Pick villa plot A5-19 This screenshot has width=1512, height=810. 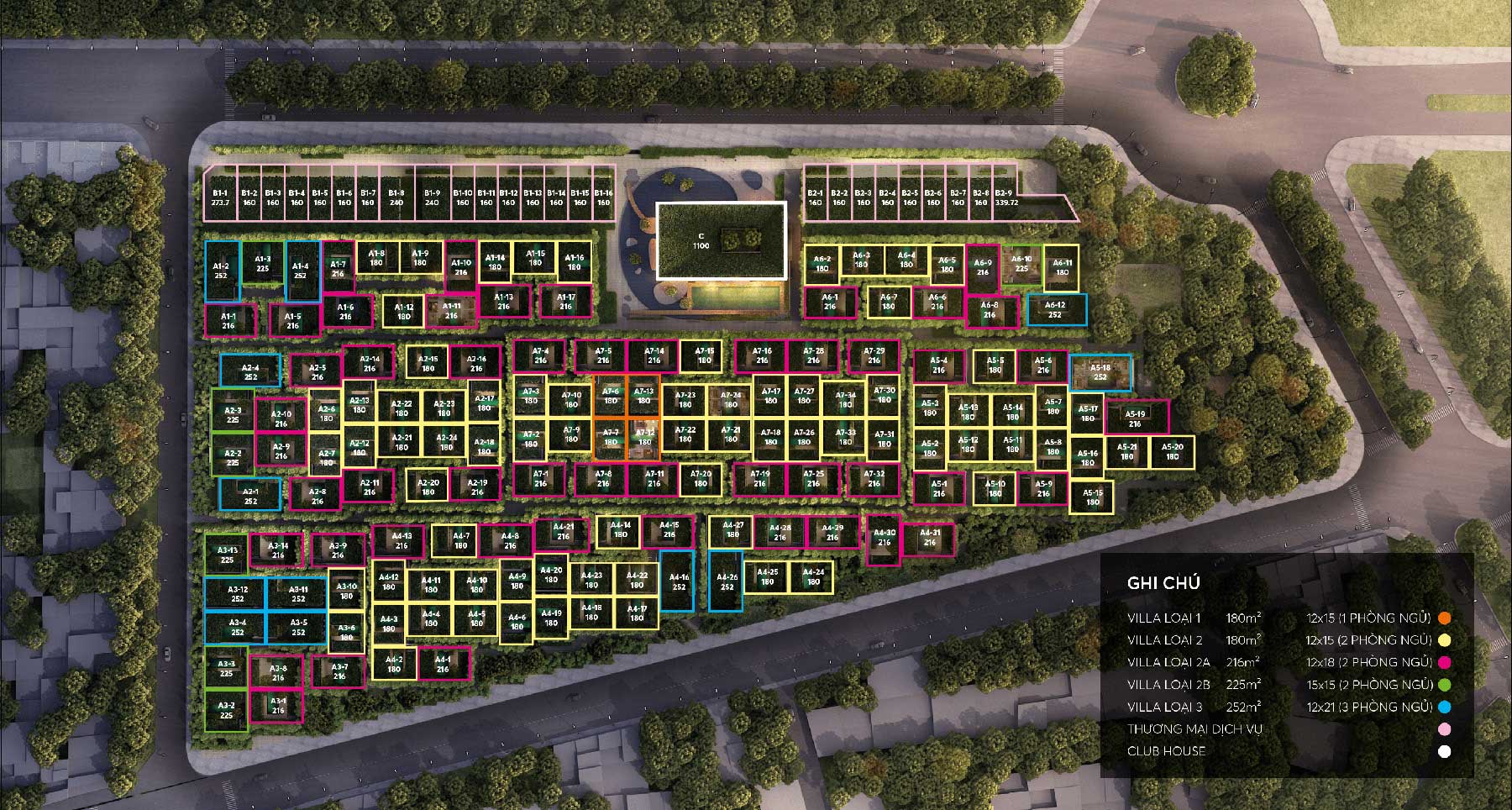click(1136, 418)
